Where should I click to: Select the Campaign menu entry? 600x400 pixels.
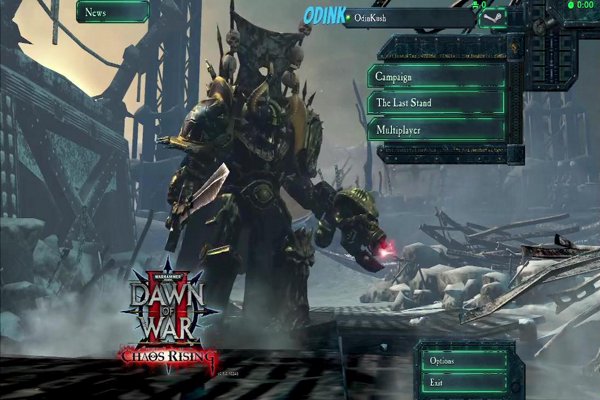pos(435,76)
